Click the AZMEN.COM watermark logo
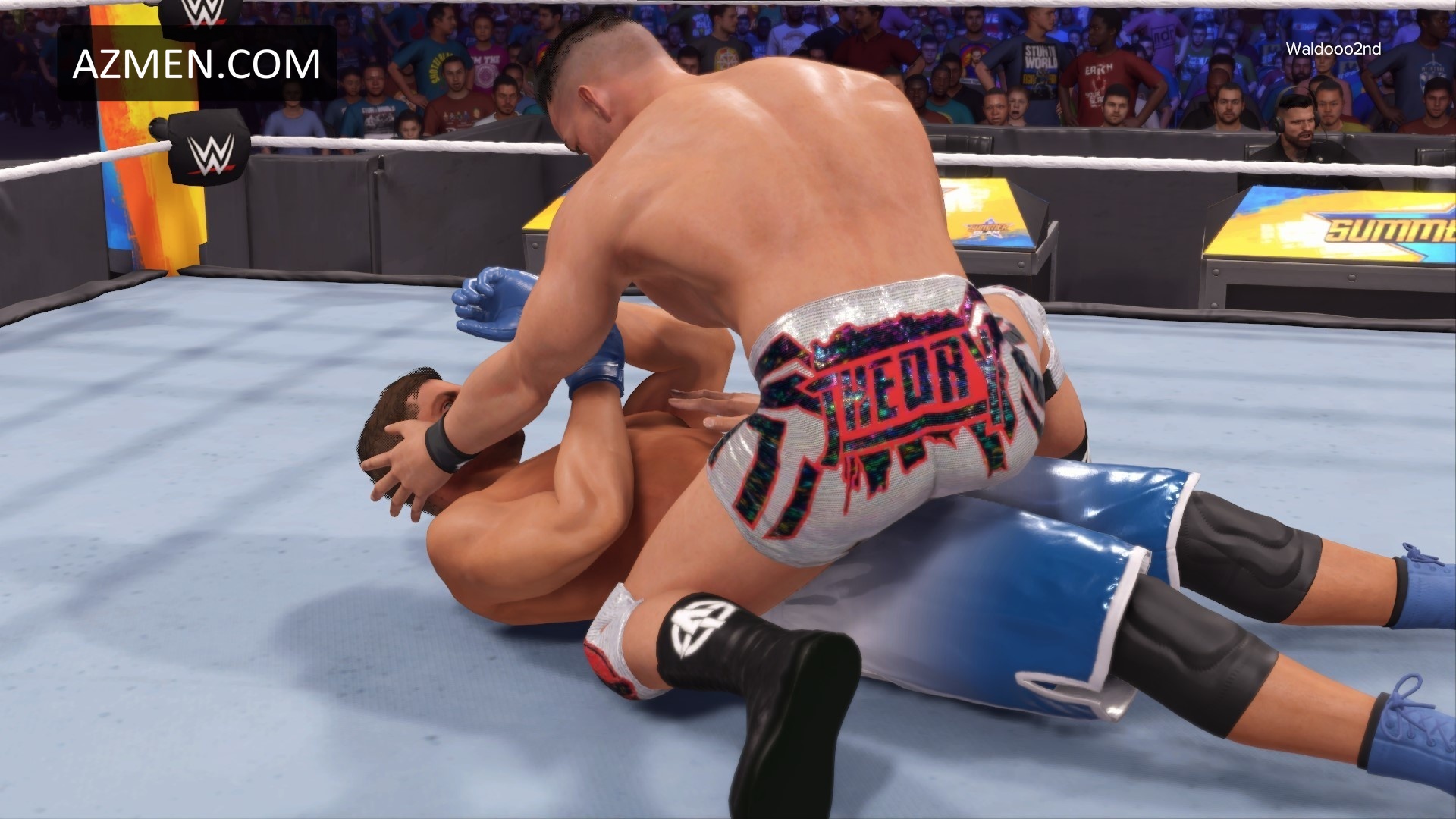The image size is (1456, 819). coord(196,64)
